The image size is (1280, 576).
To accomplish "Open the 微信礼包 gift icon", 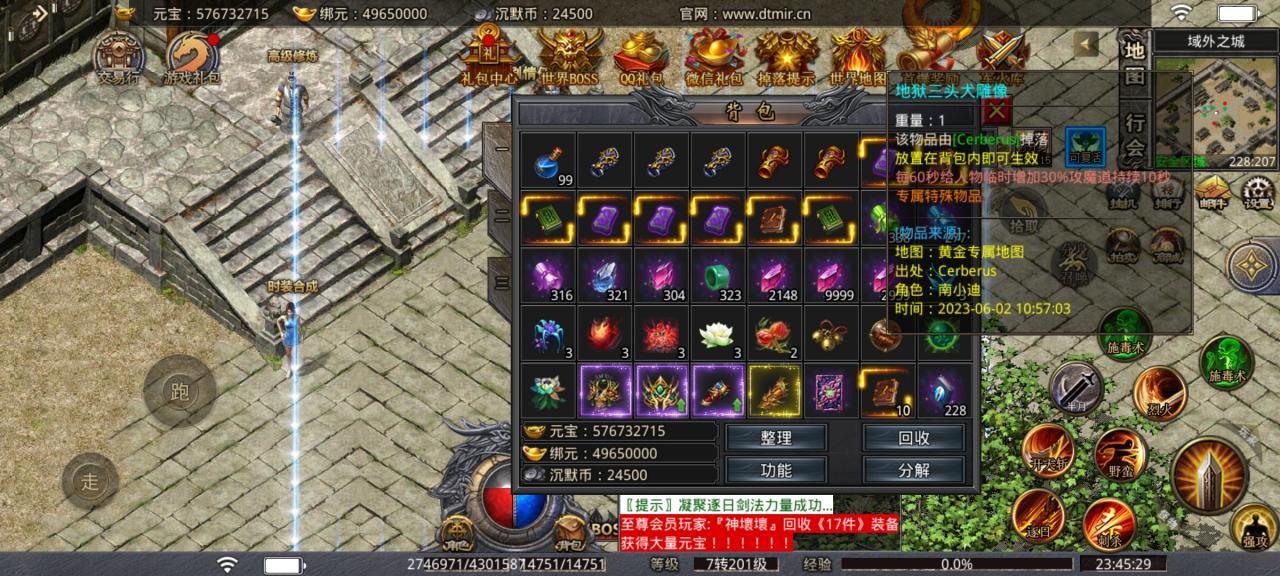I will [714, 55].
